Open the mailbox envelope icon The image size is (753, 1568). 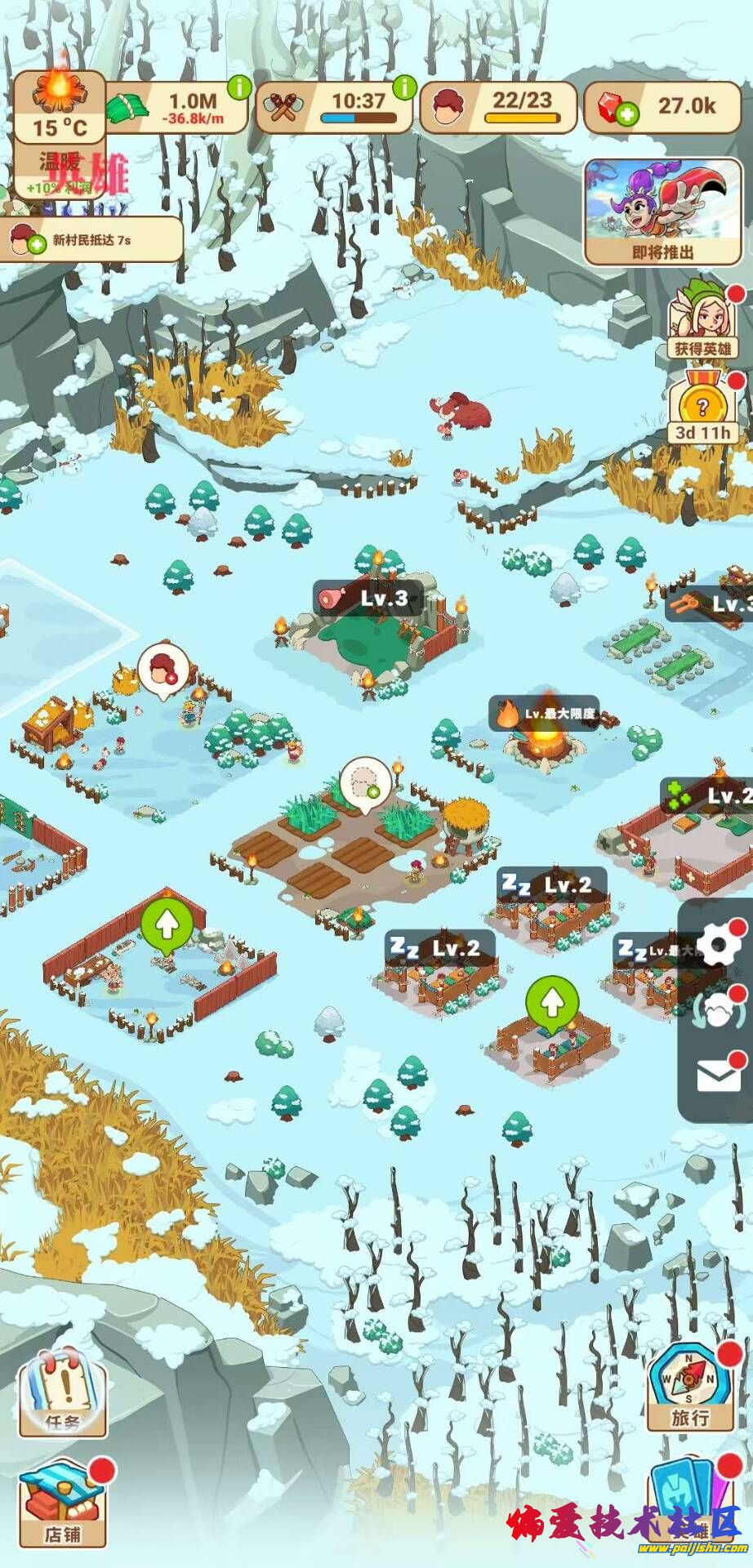tap(719, 1076)
